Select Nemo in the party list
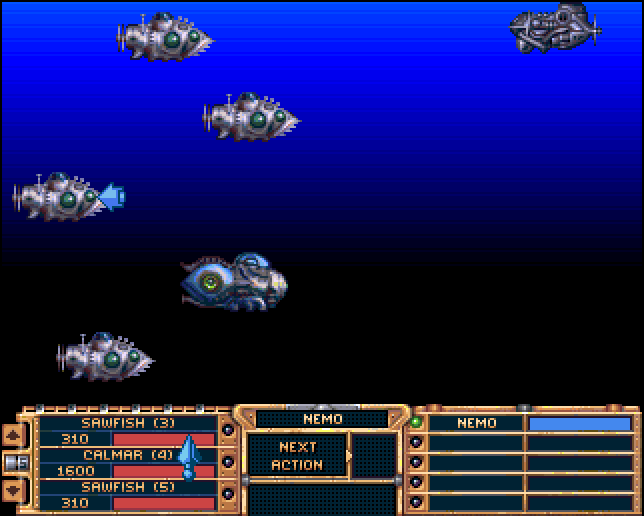644x516 pixels. tap(476, 423)
